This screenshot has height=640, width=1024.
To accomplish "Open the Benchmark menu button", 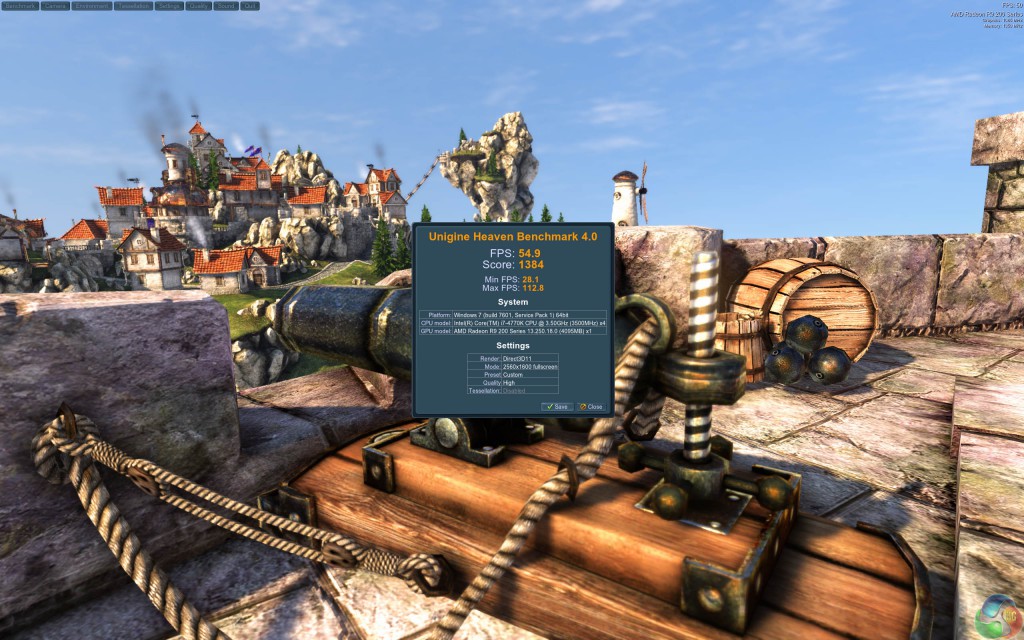I will [x=20, y=5].
